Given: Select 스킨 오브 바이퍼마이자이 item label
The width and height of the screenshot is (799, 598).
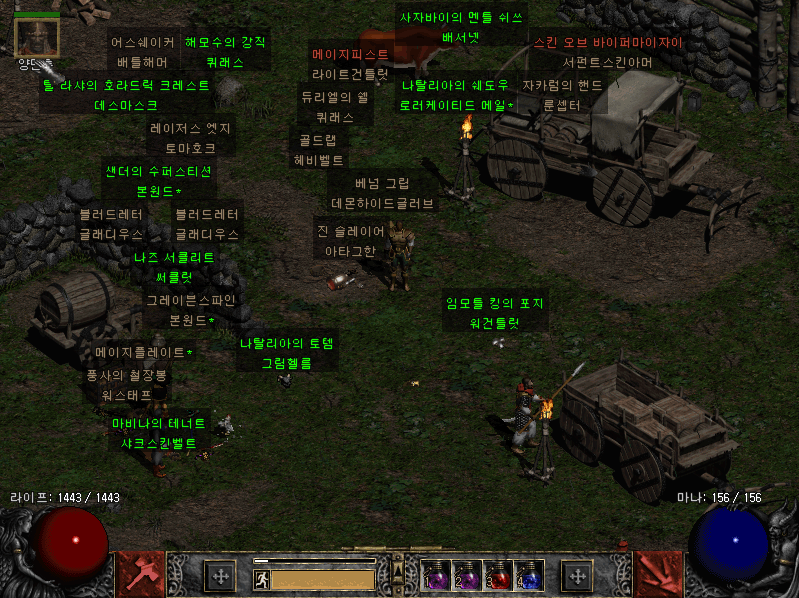Looking at the screenshot, I should (x=607, y=52).
